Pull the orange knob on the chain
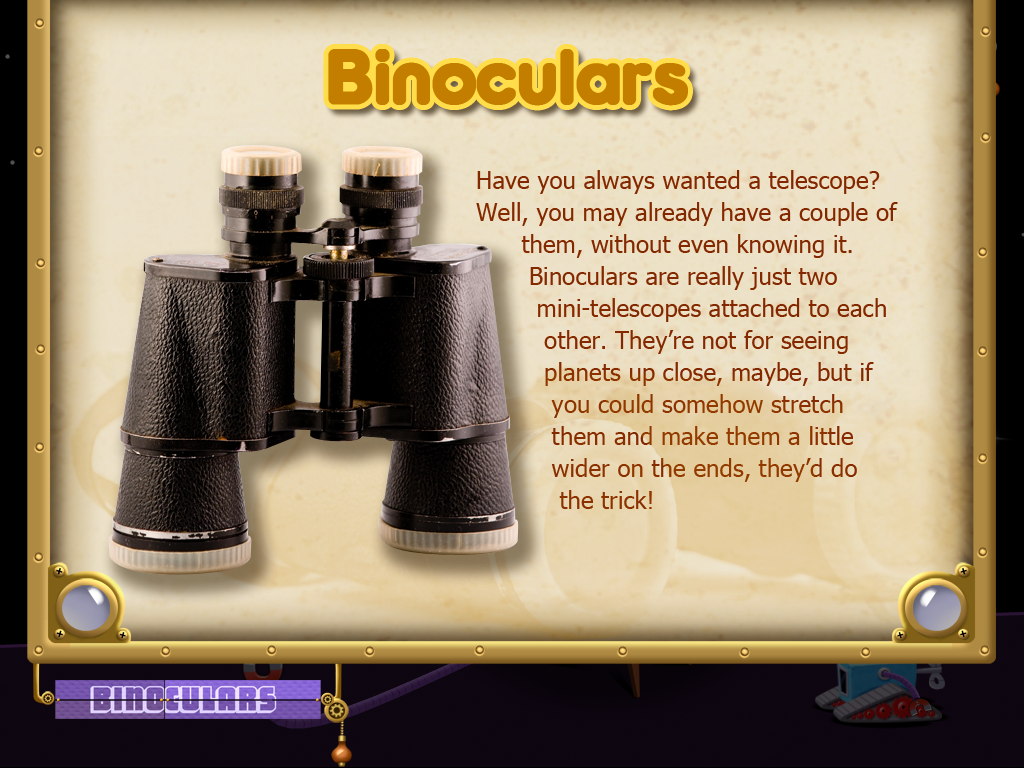This screenshot has width=1024, height=768. 341,750
